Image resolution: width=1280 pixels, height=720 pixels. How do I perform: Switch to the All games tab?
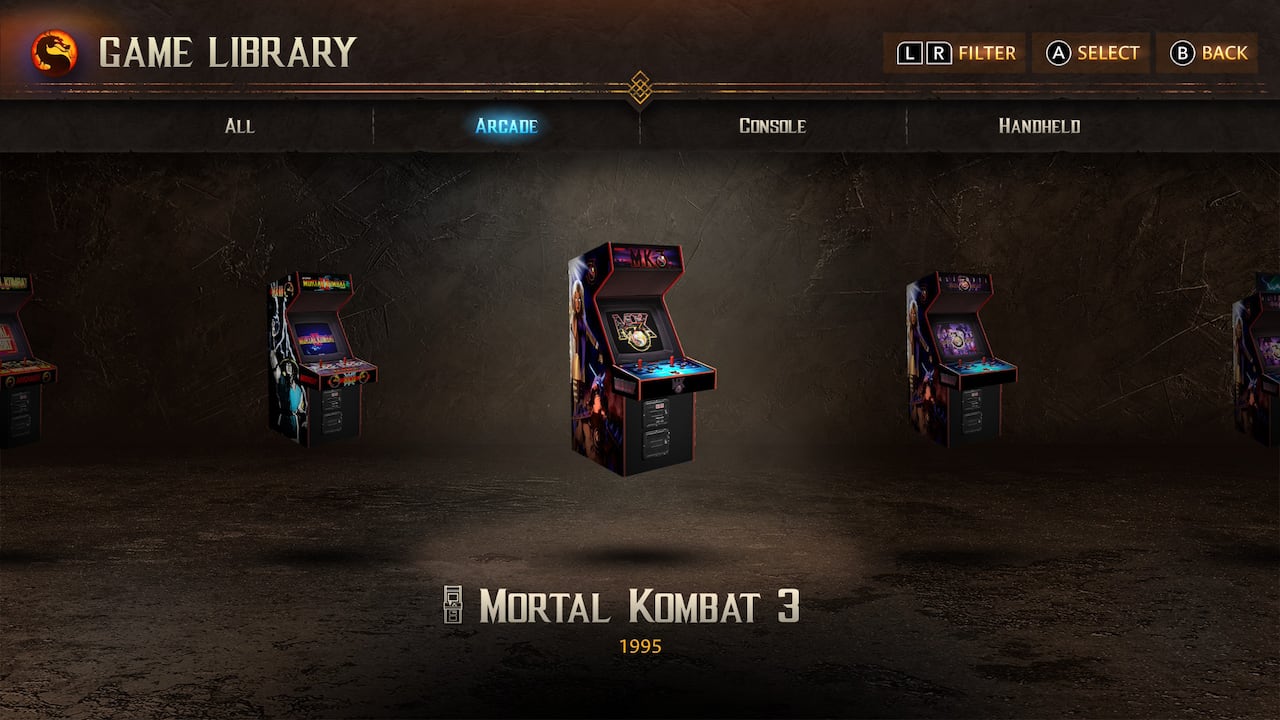point(238,126)
